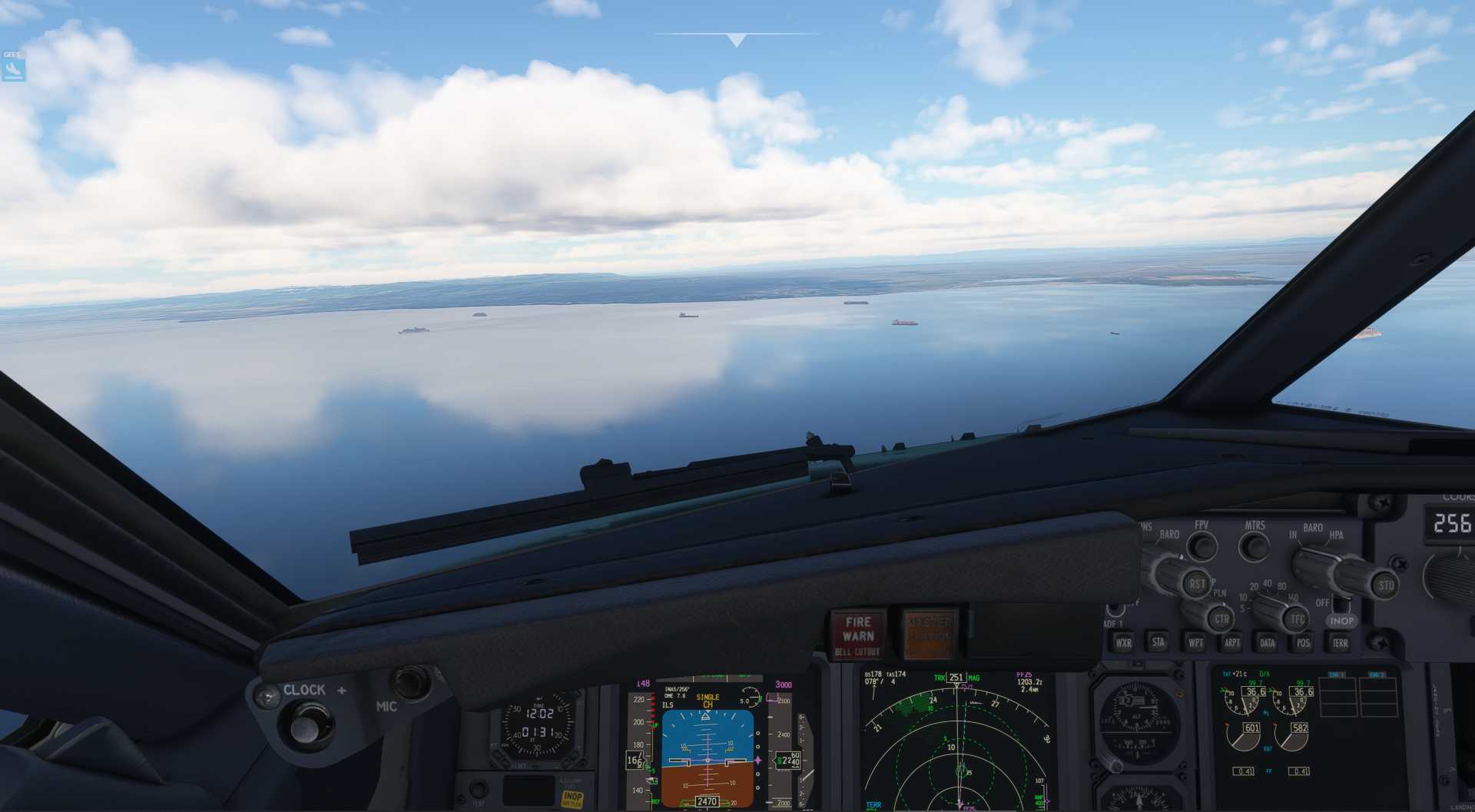Toggle the ARPT airports map button

(1231, 642)
